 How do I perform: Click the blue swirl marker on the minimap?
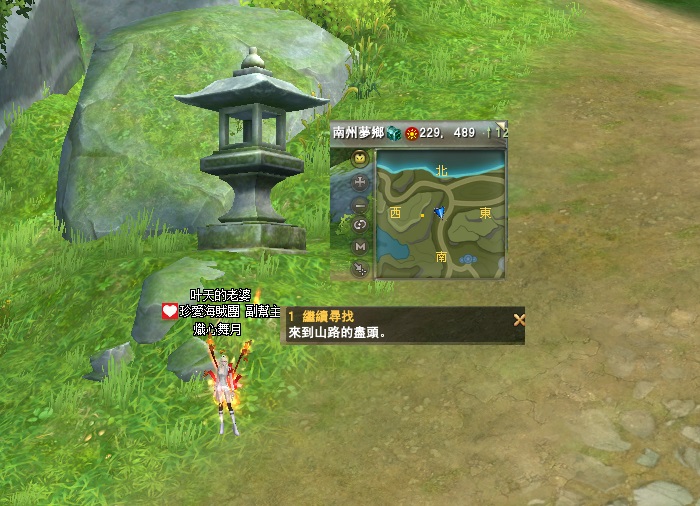click(x=468, y=259)
